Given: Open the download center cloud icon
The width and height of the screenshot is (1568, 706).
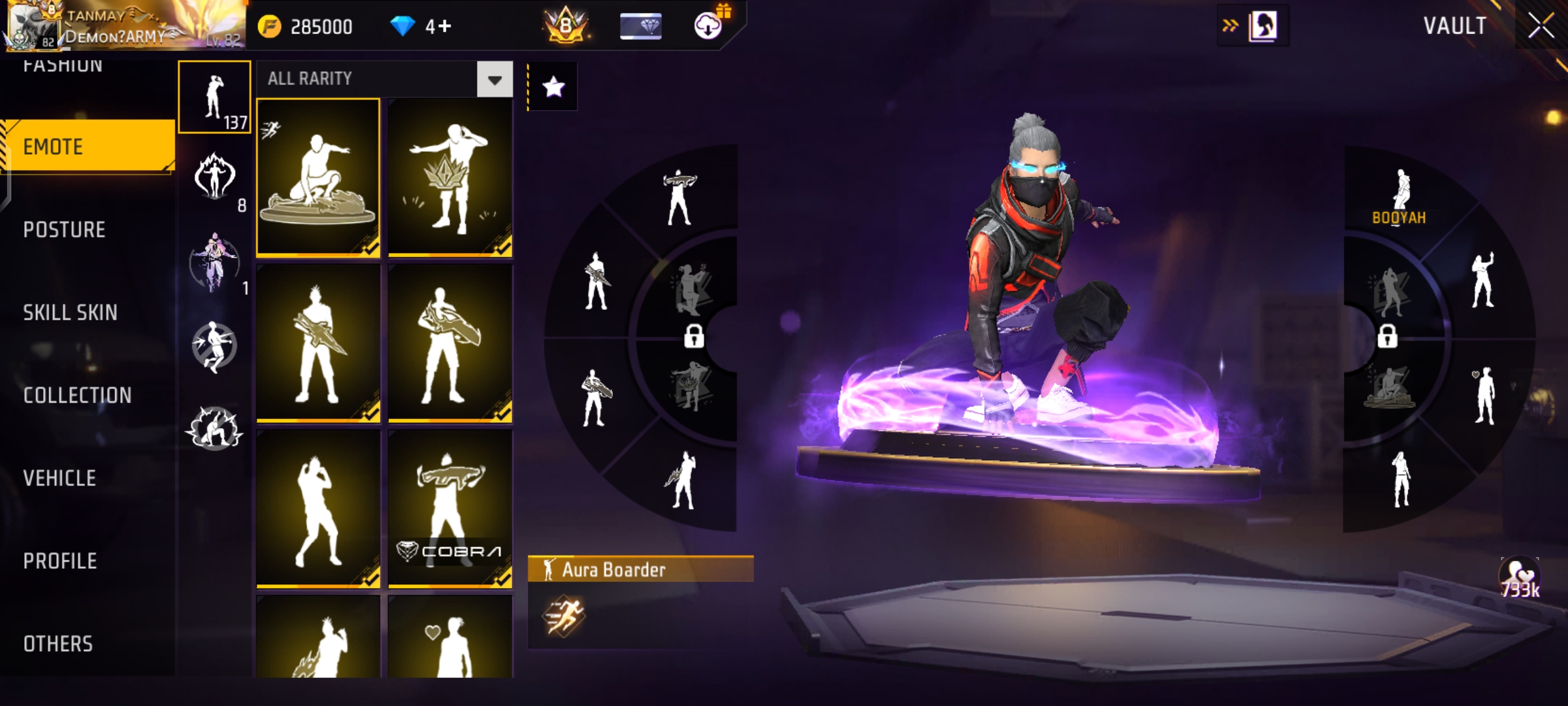Looking at the screenshot, I should tap(708, 25).
